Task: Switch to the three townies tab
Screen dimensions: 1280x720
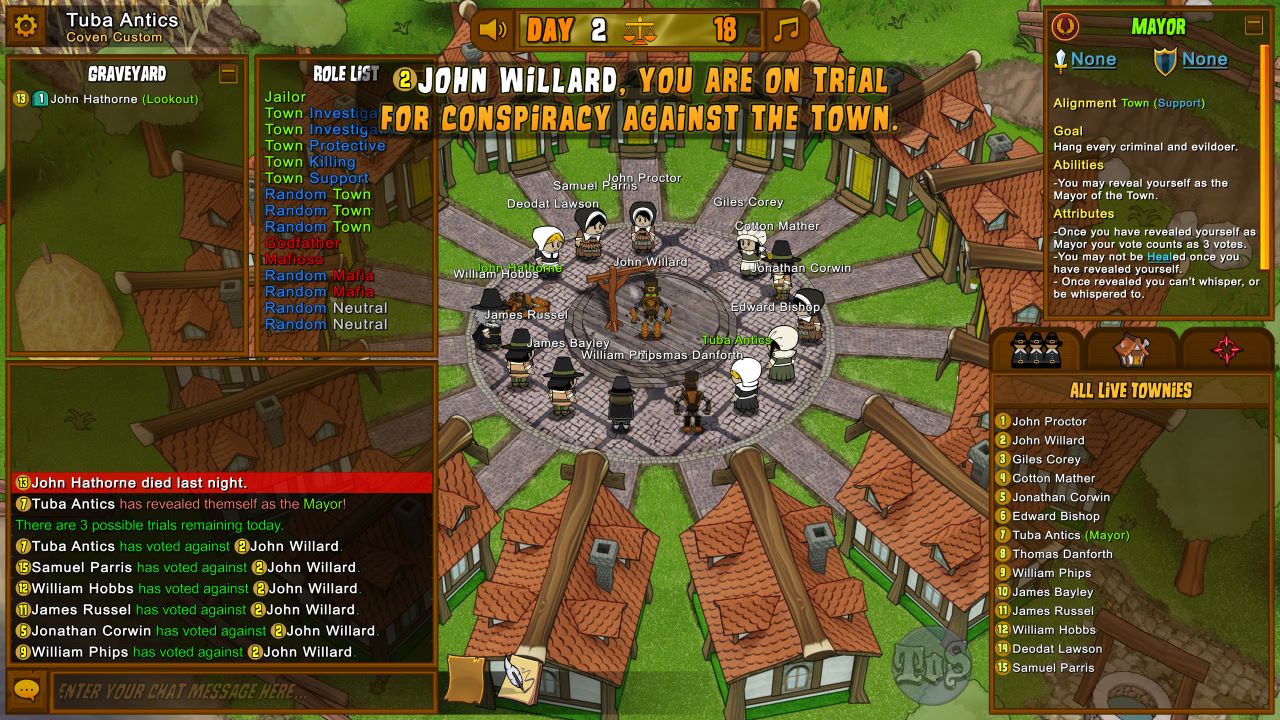Action: (1036, 349)
